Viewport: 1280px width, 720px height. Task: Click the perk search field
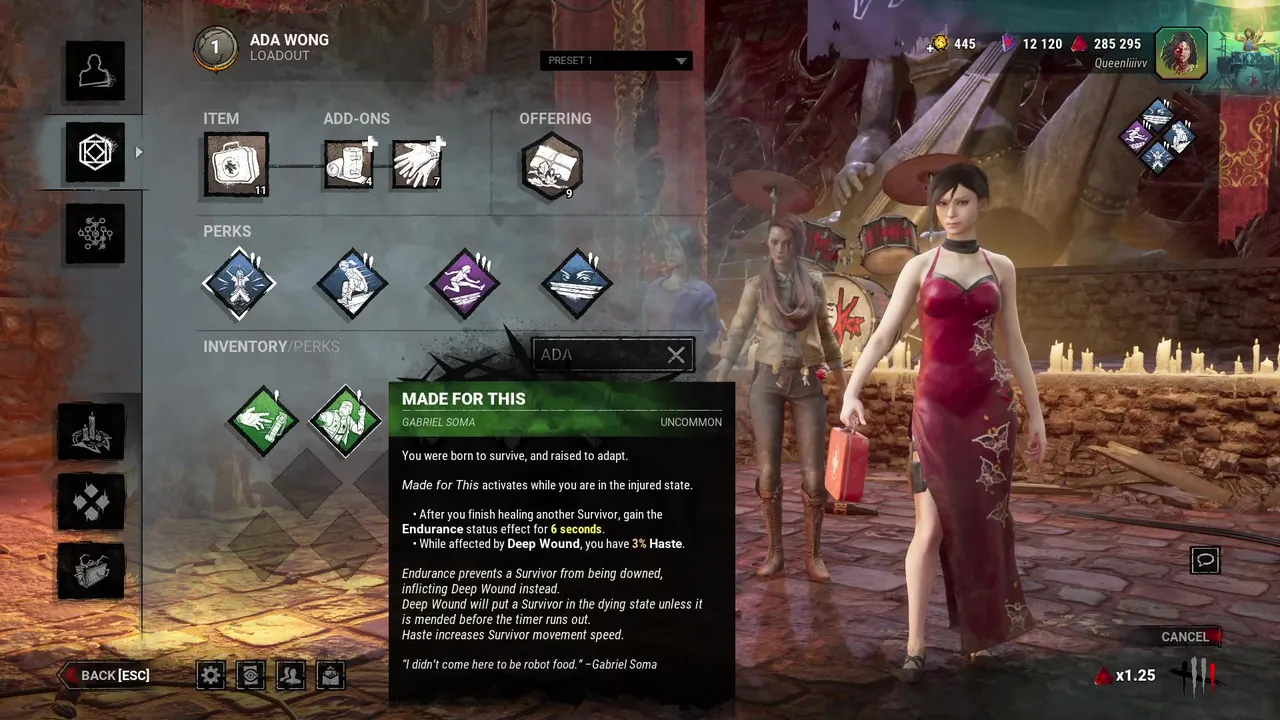pyautogui.click(x=598, y=355)
